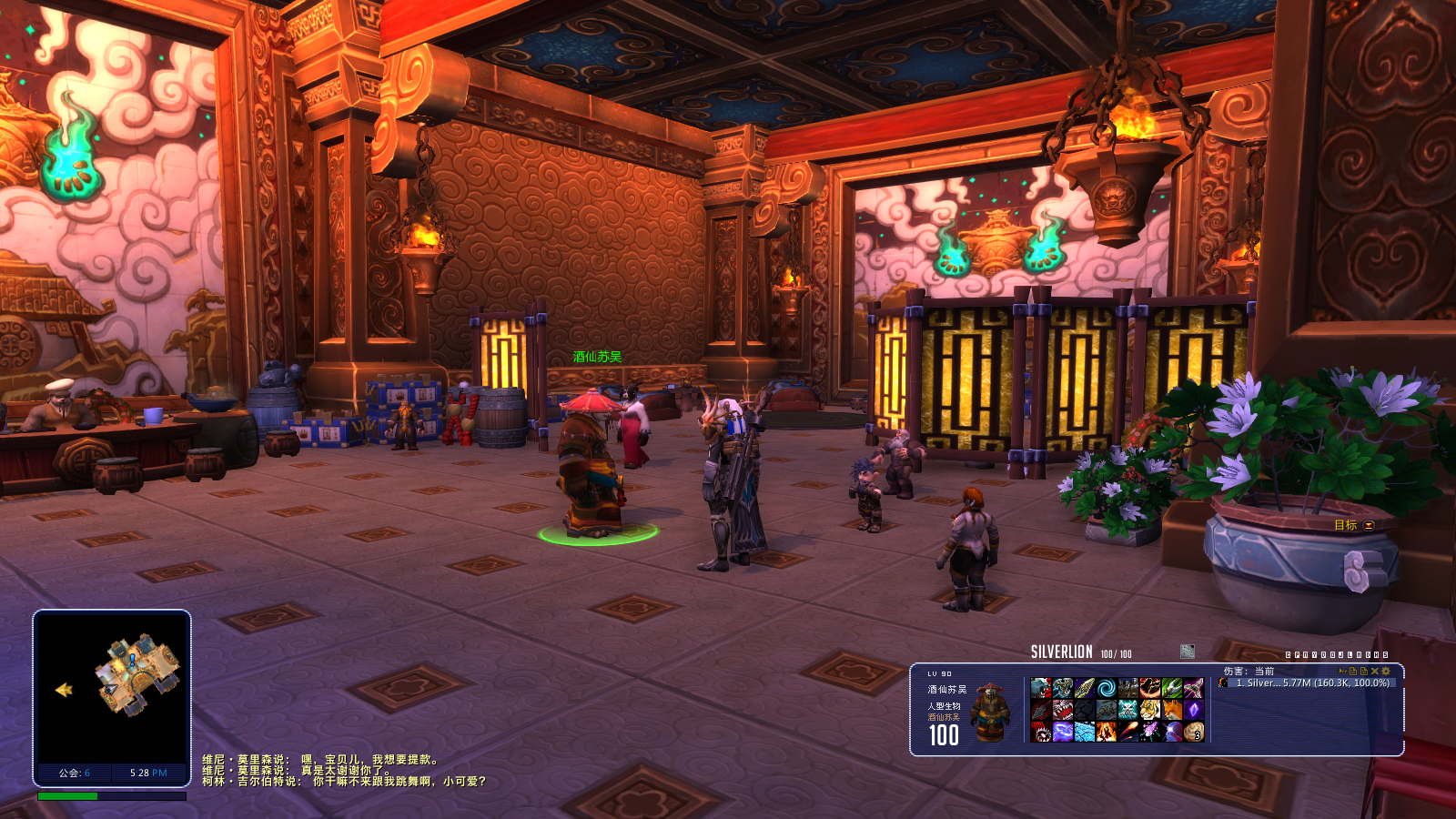Viewport: 1456px width, 819px height.
Task: Select the Silverlion row in damage meter
Action: (x=1310, y=682)
